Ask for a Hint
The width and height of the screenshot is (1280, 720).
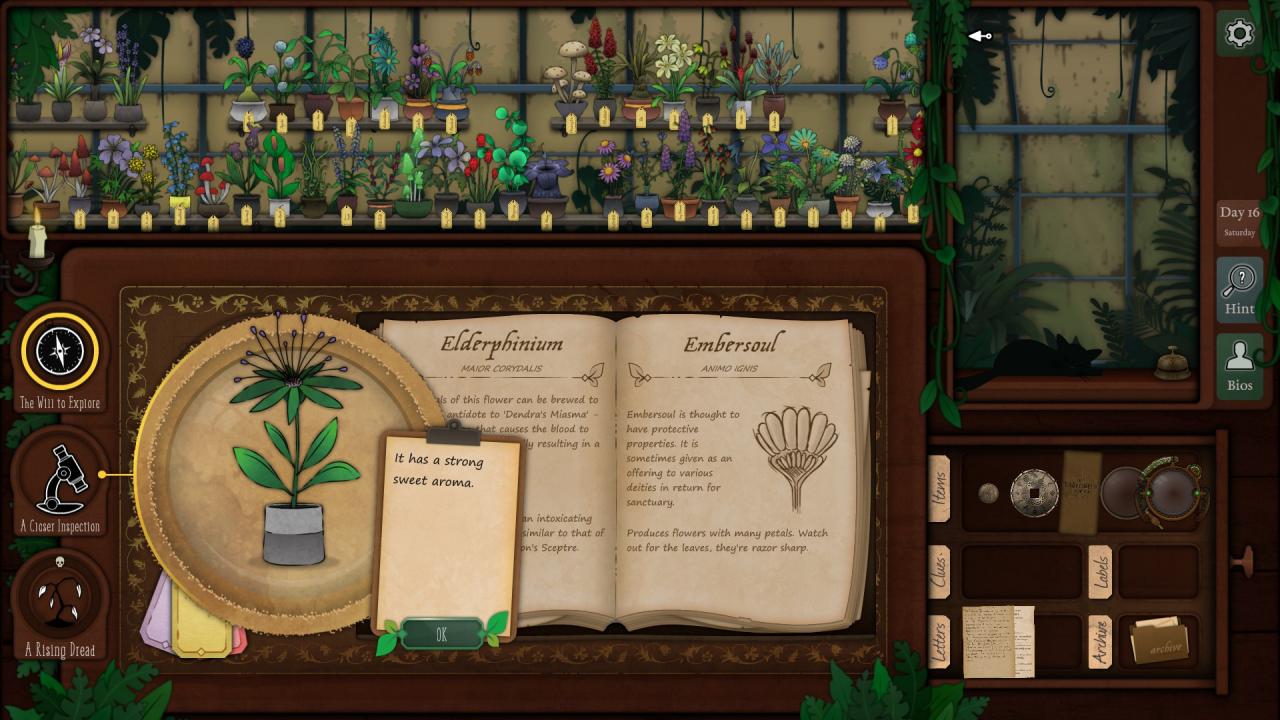[1239, 289]
